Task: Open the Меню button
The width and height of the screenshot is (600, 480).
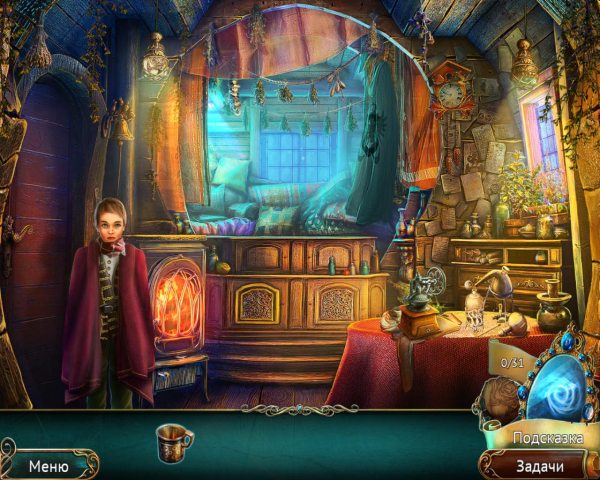Action: [48, 465]
